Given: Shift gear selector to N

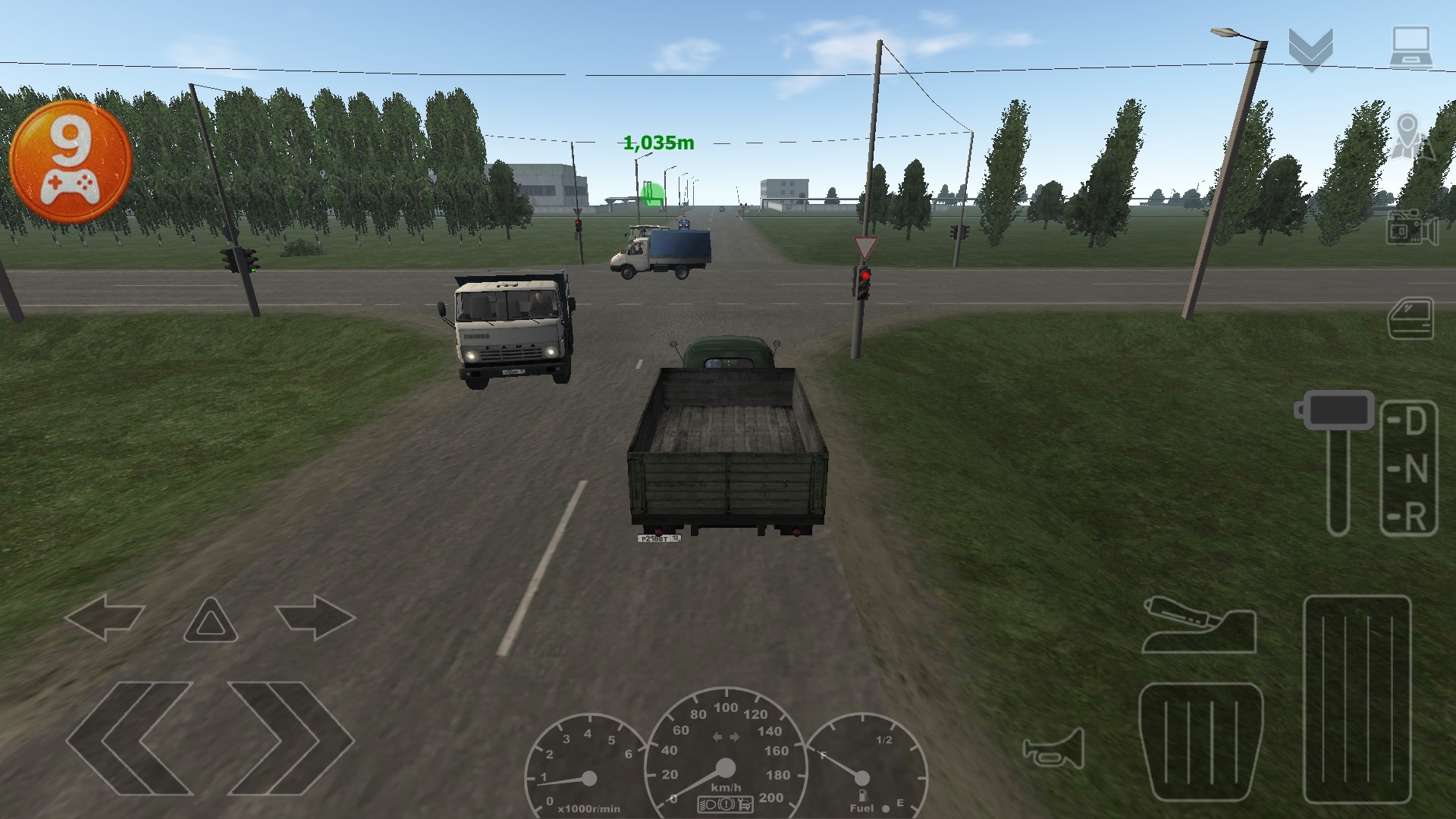Looking at the screenshot, I should point(1411,469).
